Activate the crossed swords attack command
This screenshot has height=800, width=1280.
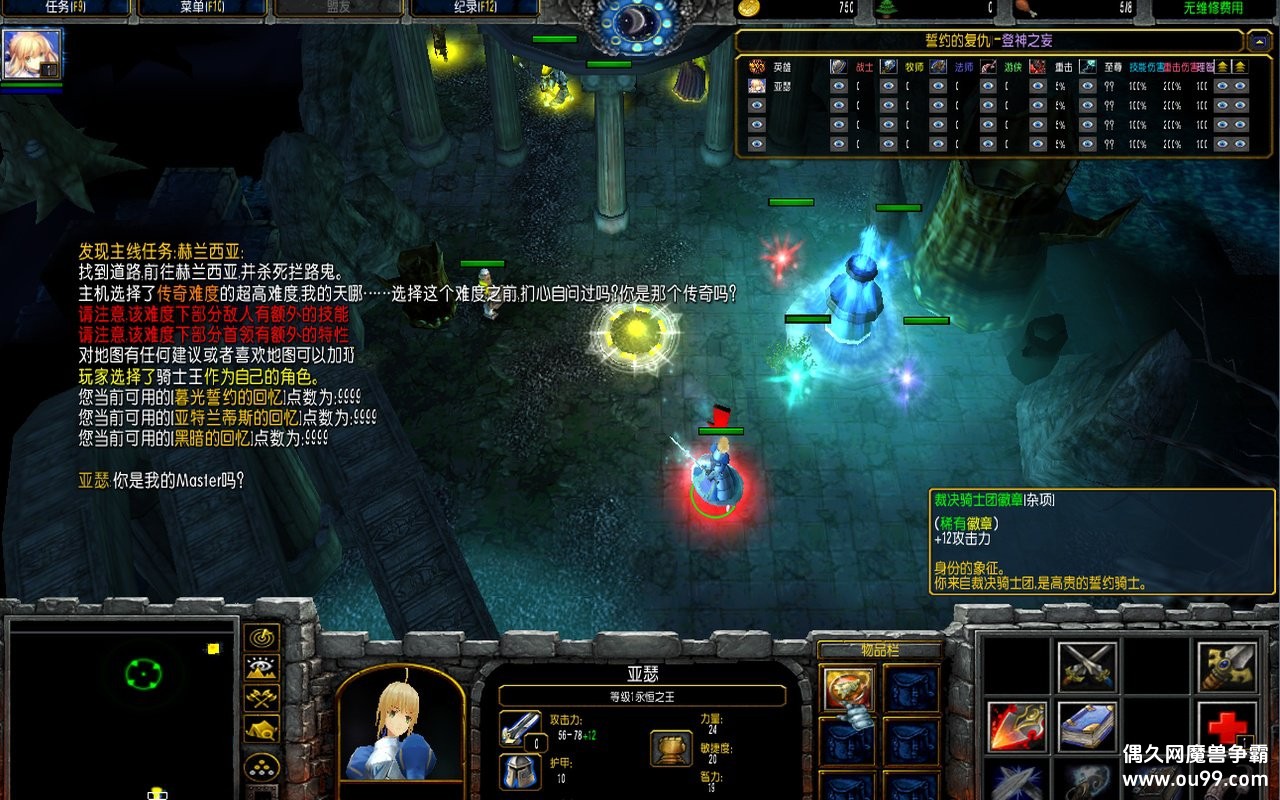point(1087,667)
